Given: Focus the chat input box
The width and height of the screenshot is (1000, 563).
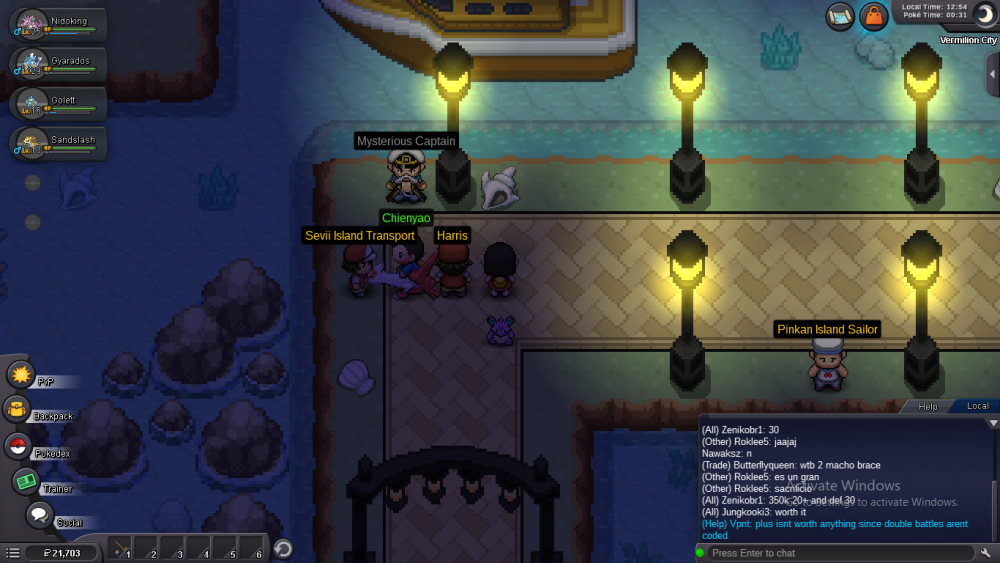Looking at the screenshot, I should tap(835, 553).
